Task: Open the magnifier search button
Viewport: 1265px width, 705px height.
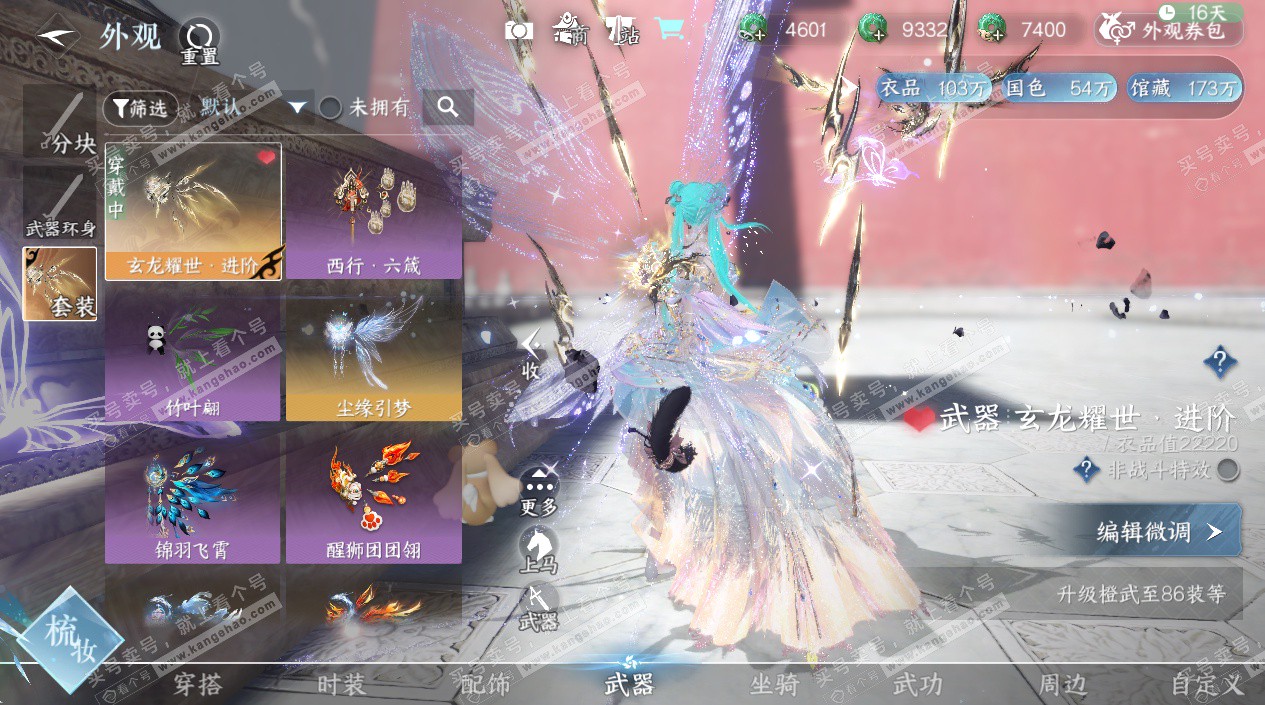Action: pyautogui.click(x=447, y=107)
